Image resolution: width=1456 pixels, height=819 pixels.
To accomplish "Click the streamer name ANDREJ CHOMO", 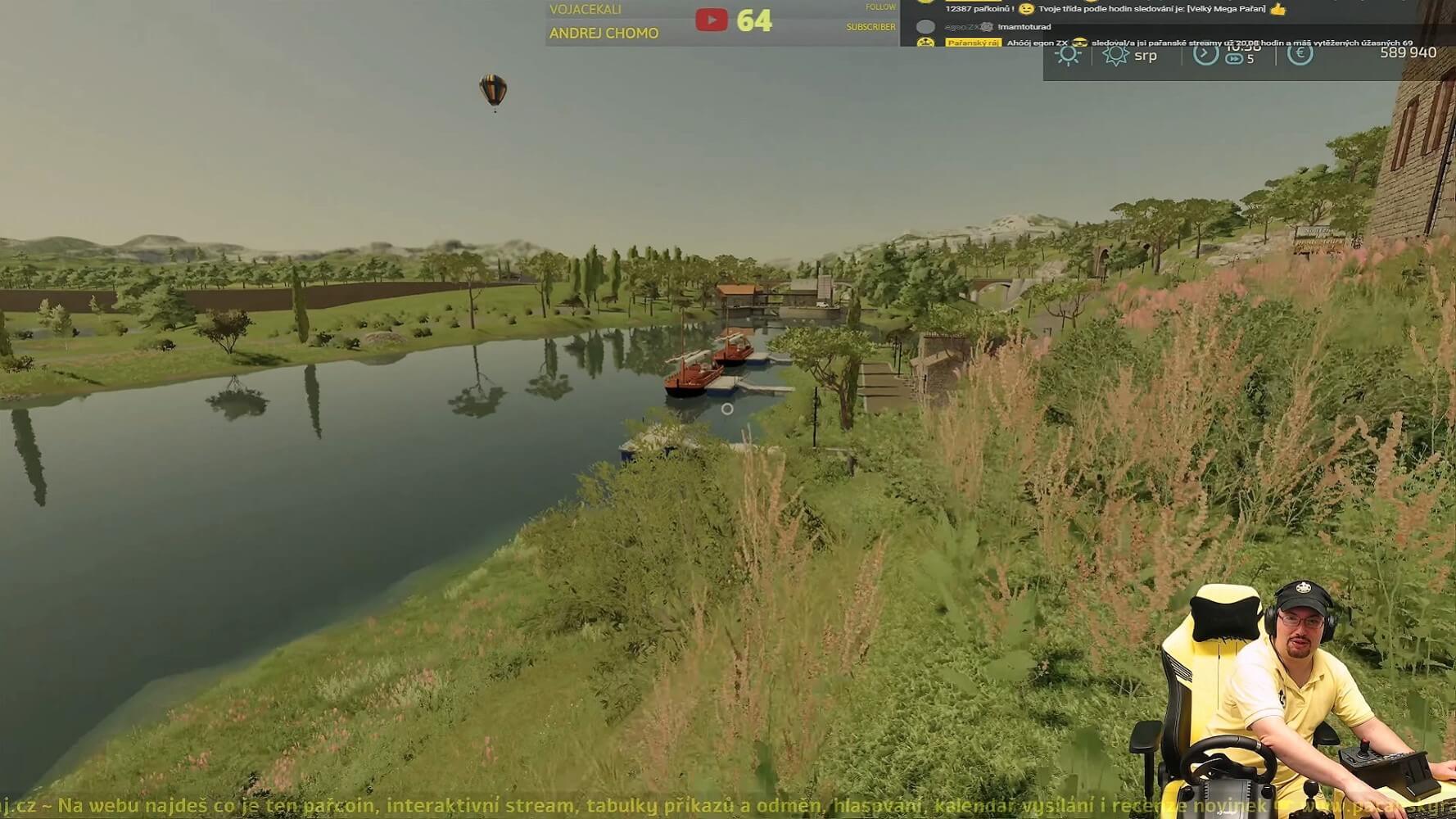I will [x=606, y=34].
